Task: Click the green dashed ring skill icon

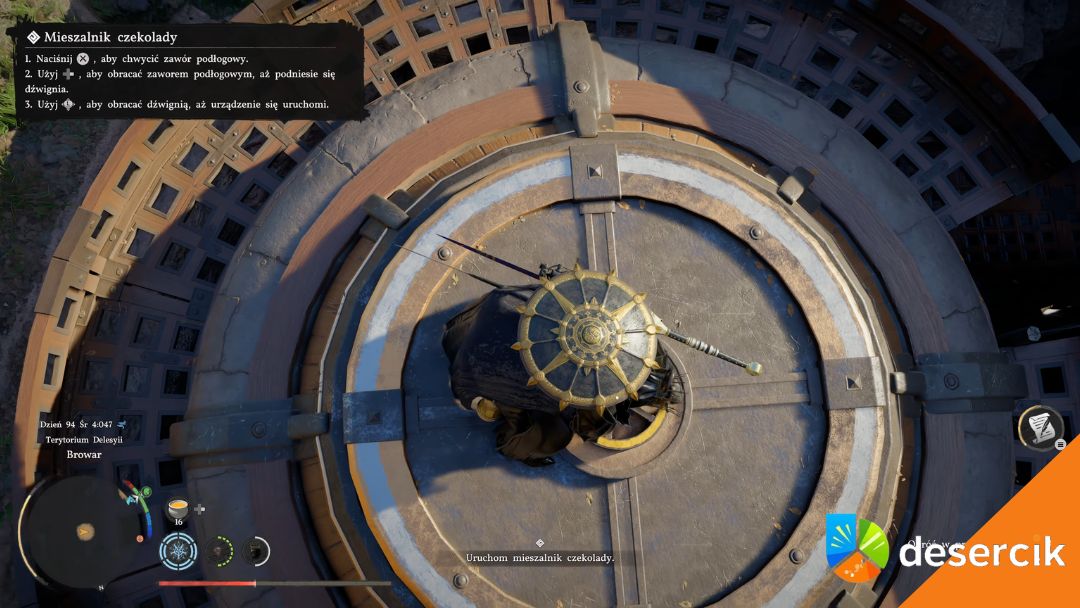Action: (220, 549)
